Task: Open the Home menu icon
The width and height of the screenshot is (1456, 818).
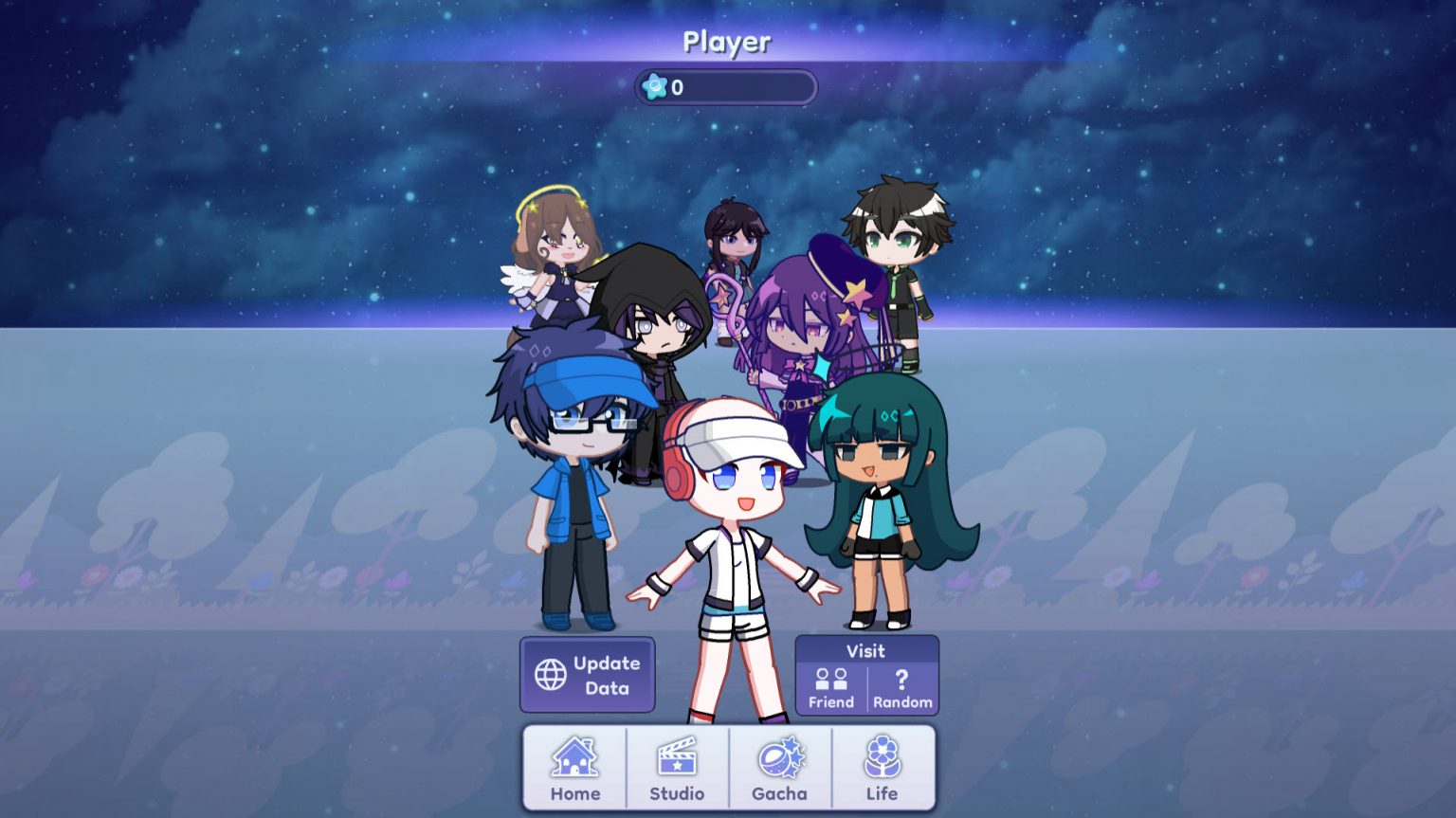Action: [573, 758]
